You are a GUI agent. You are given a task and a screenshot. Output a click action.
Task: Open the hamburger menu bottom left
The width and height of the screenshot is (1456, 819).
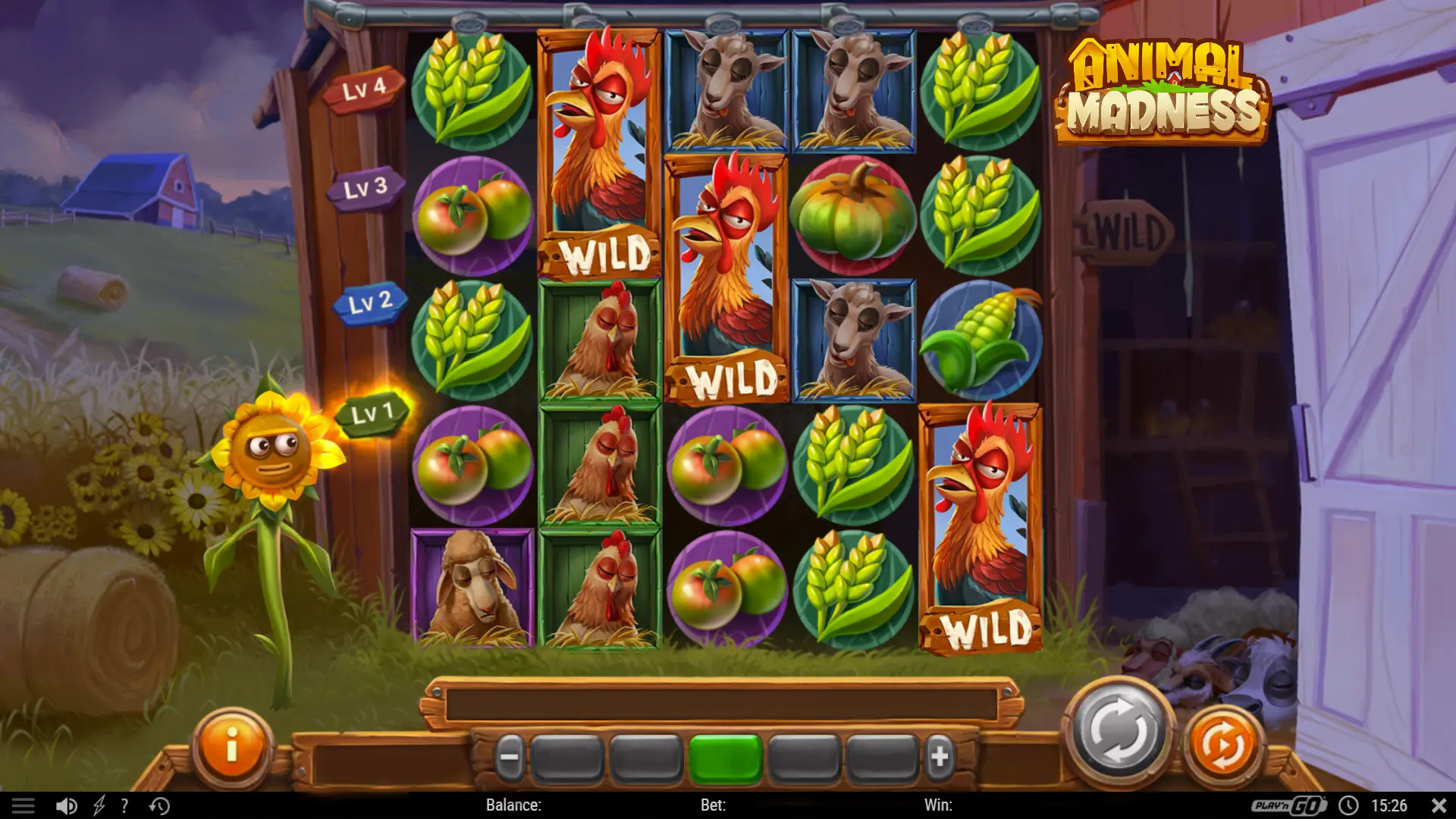tap(25, 806)
